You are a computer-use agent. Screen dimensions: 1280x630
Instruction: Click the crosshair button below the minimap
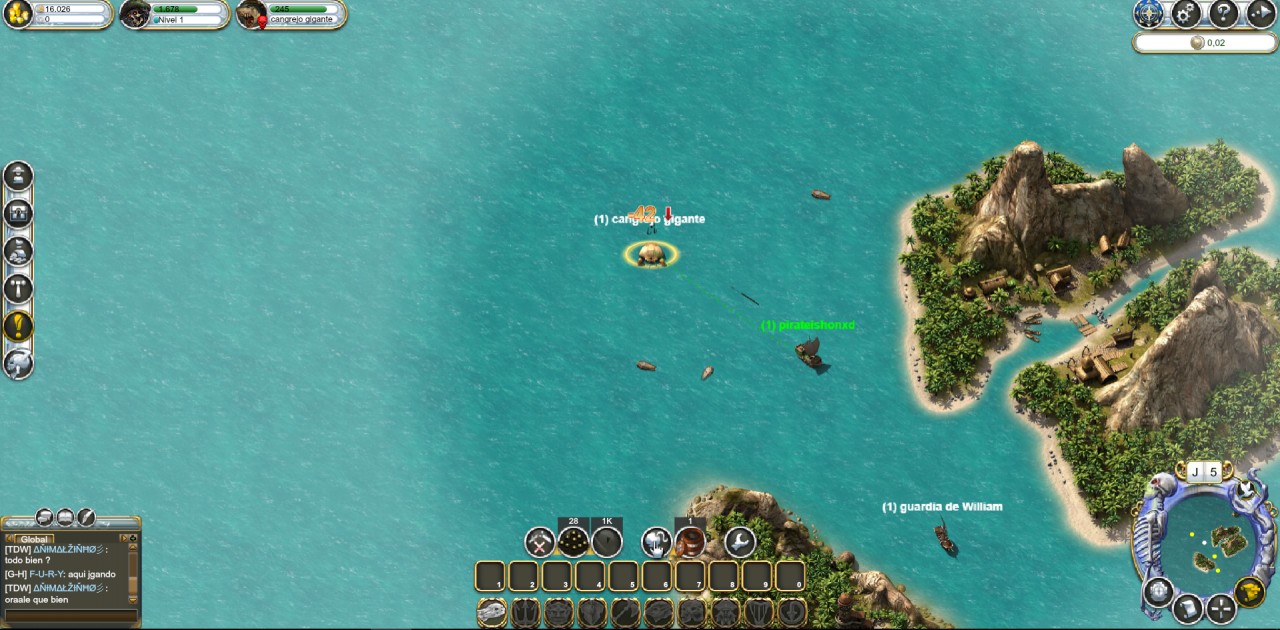1221,608
